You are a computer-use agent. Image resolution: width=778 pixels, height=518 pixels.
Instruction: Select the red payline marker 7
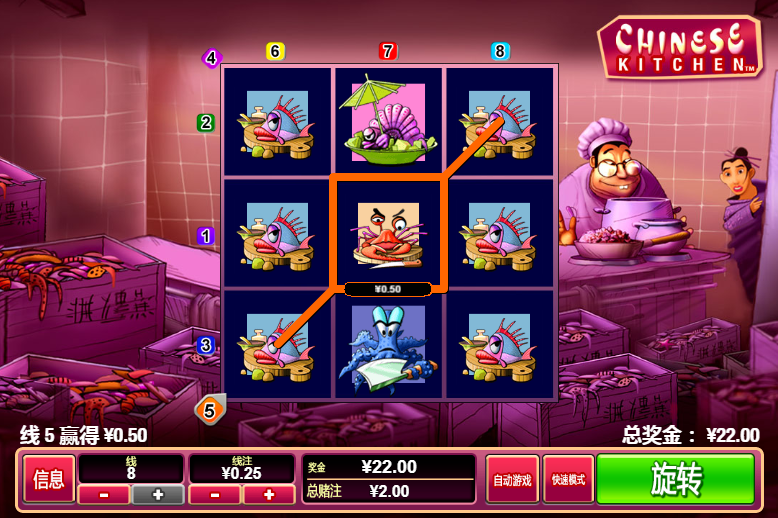click(388, 51)
